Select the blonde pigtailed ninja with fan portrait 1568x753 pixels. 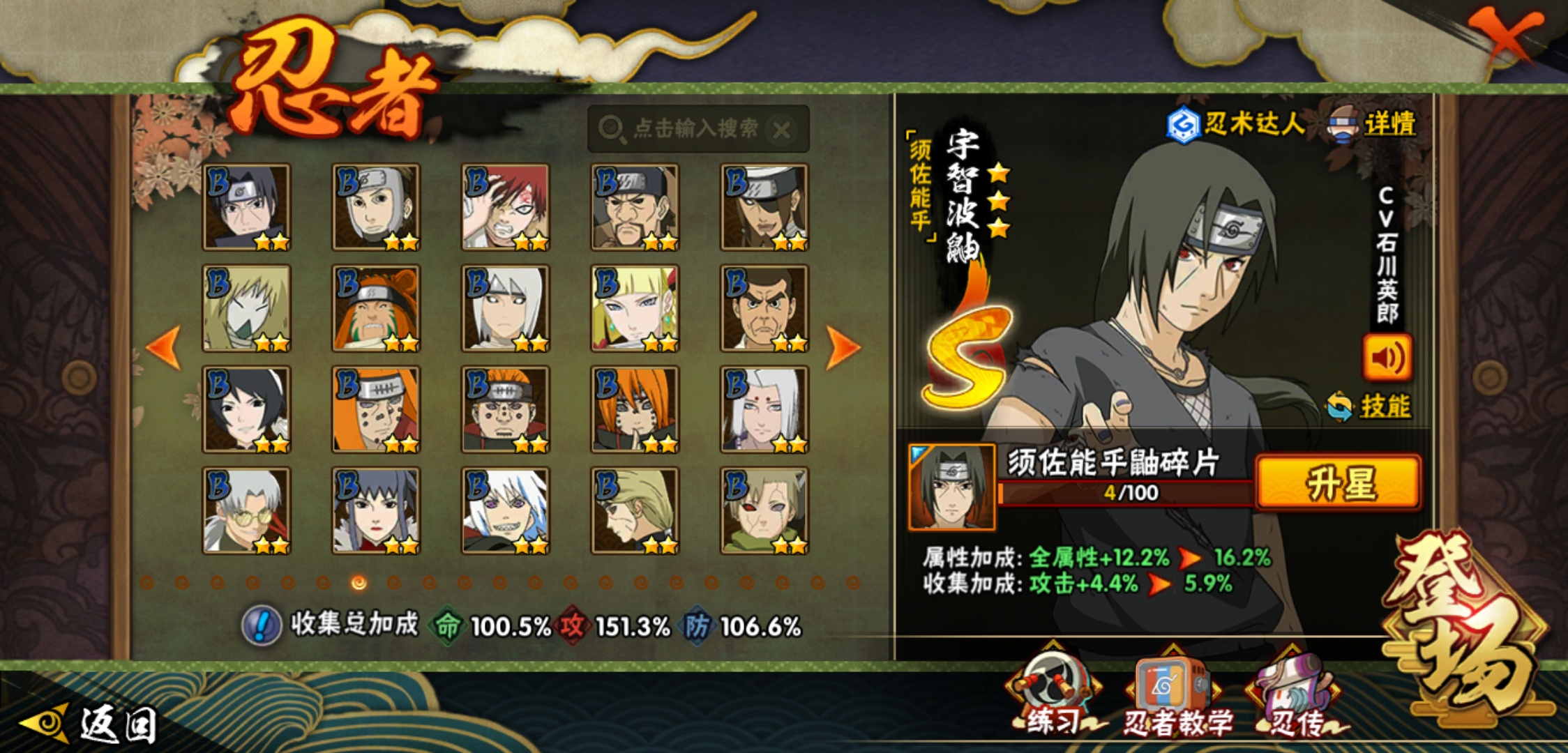635,308
